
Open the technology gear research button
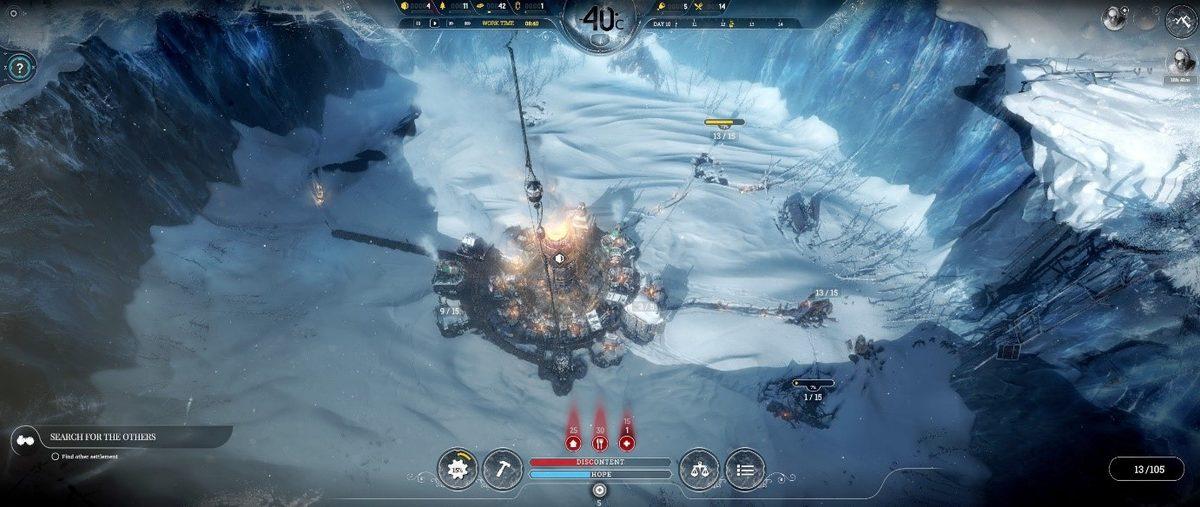click(457, 468)
